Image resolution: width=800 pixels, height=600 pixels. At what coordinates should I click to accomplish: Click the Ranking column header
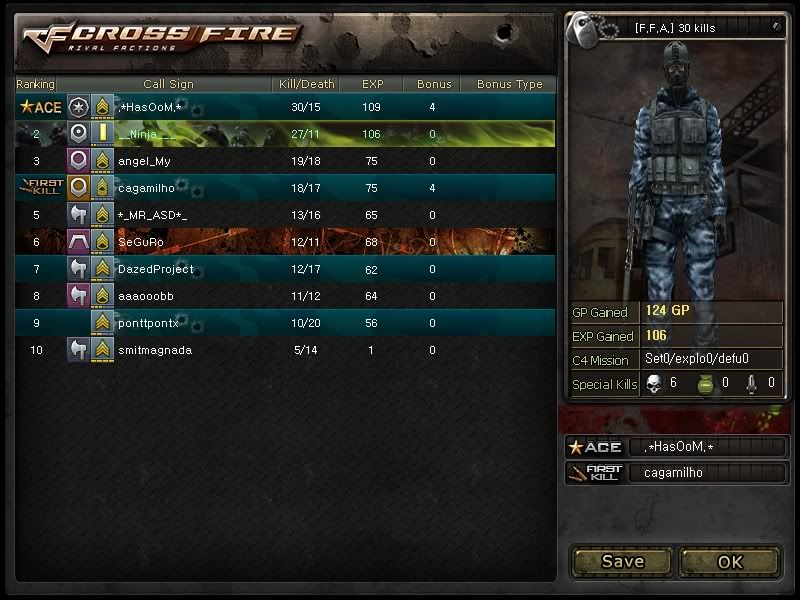coord(36,85)
